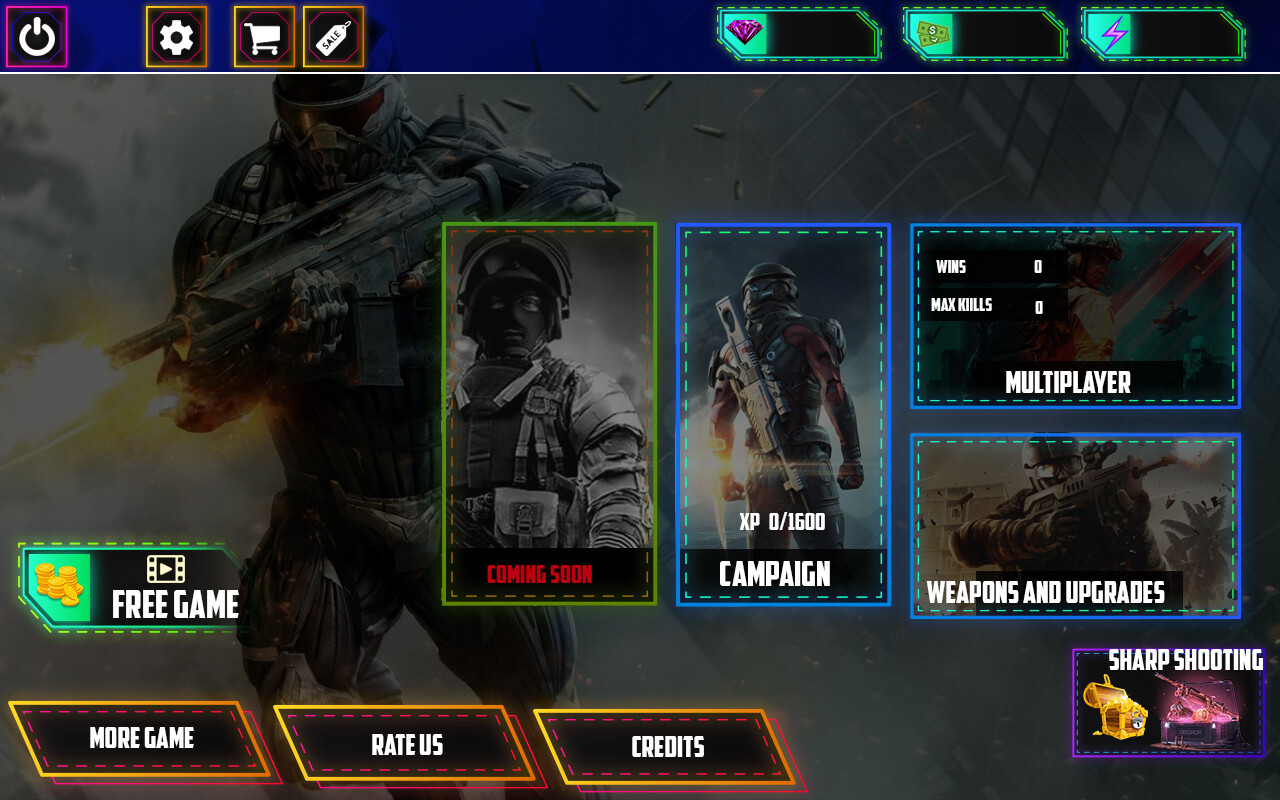This screenshot has height=800, width=1280.
Task: Click the power quit button
Action: (37, 37)
